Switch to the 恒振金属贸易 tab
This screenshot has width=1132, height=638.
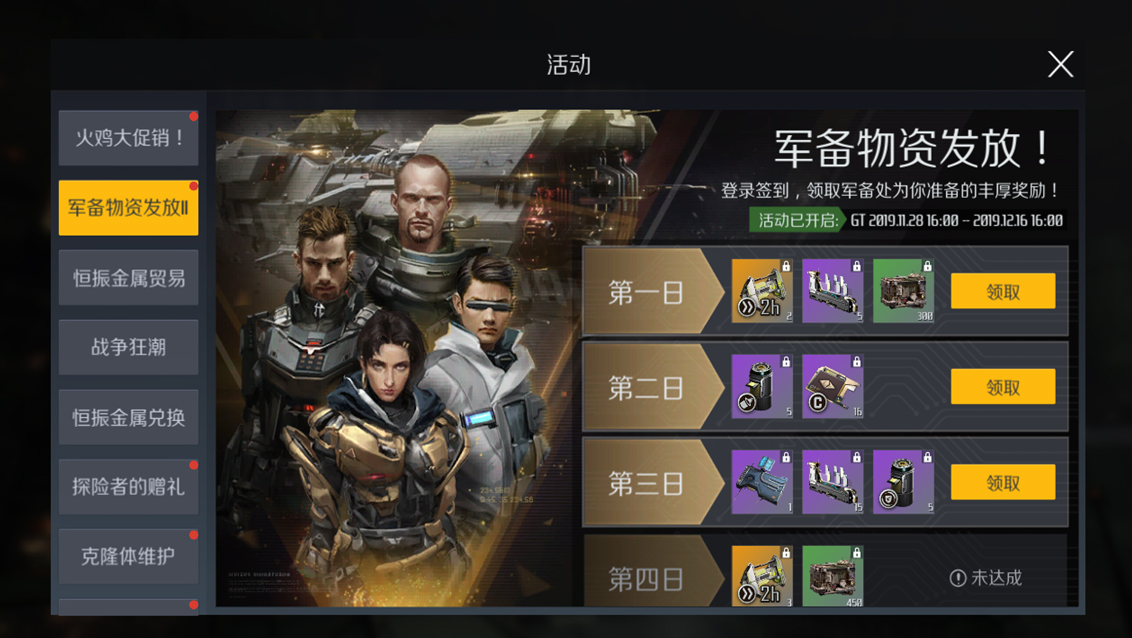129,278
